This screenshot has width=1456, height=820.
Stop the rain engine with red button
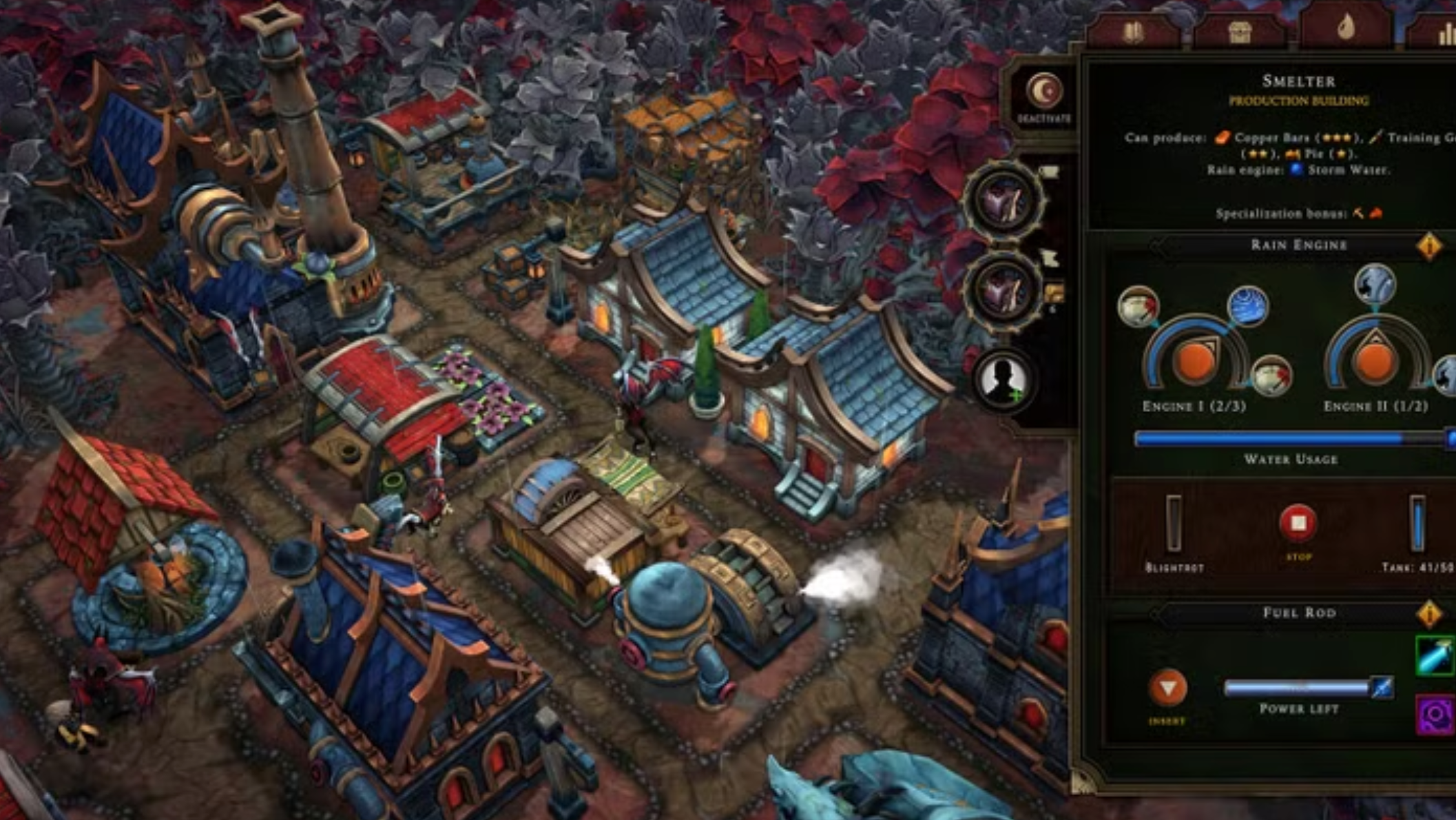1298,523
